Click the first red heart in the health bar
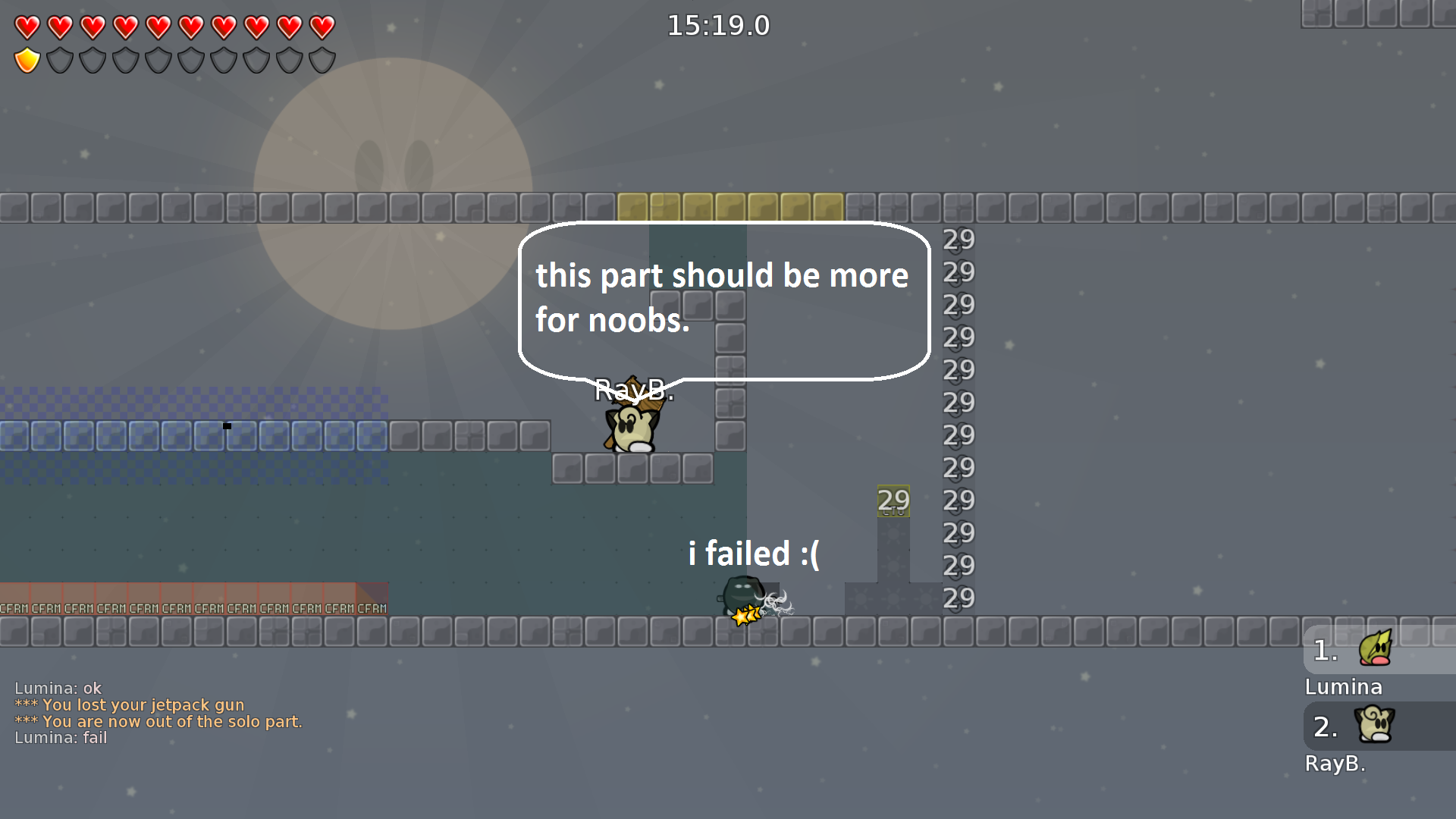1456x819 pixels. click(x=27, y=25)
